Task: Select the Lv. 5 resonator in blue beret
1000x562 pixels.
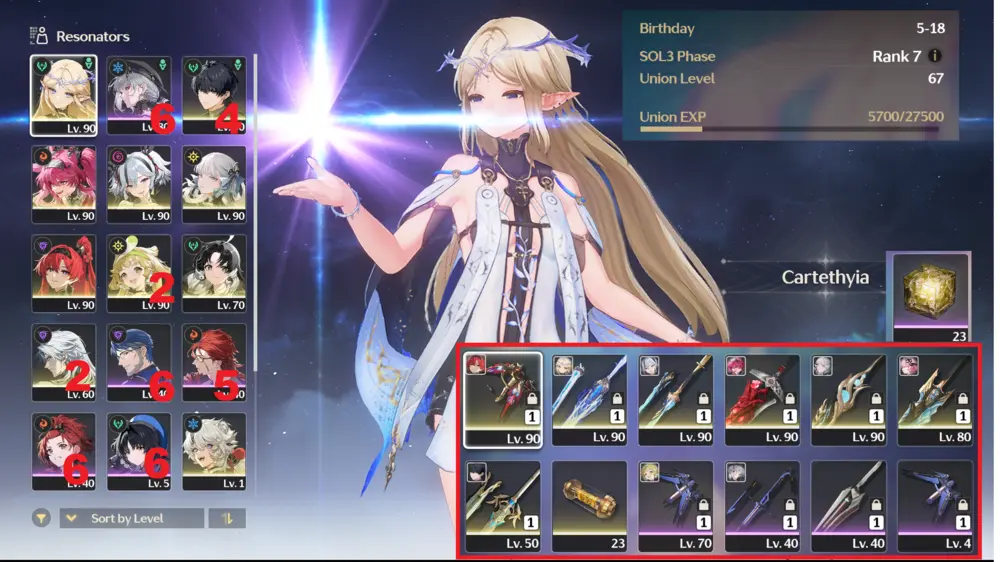Action: pos(139,451)
